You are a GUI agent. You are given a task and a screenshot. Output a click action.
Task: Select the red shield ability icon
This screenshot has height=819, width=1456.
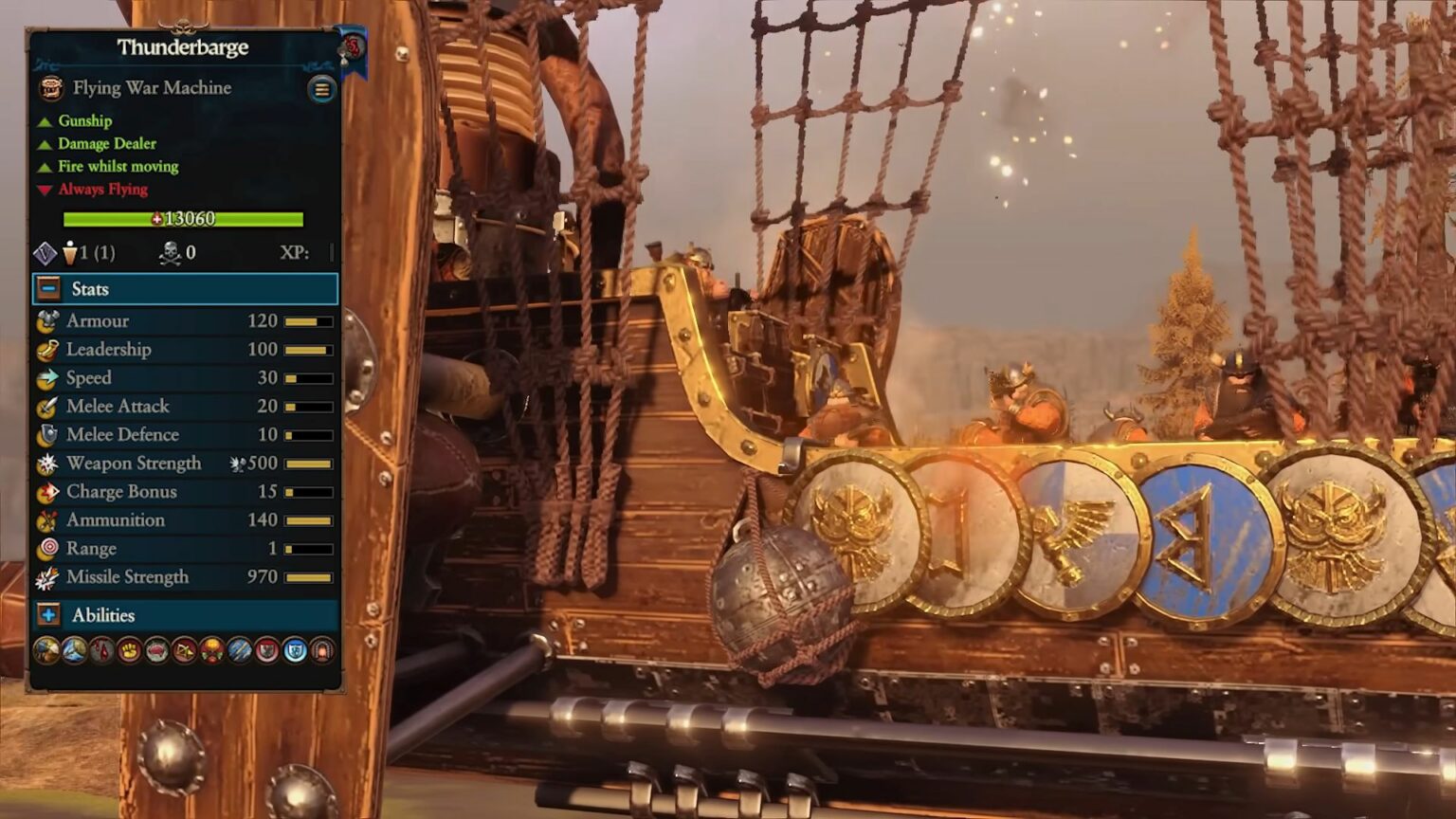pyautogui.click(x=267, y=650)
